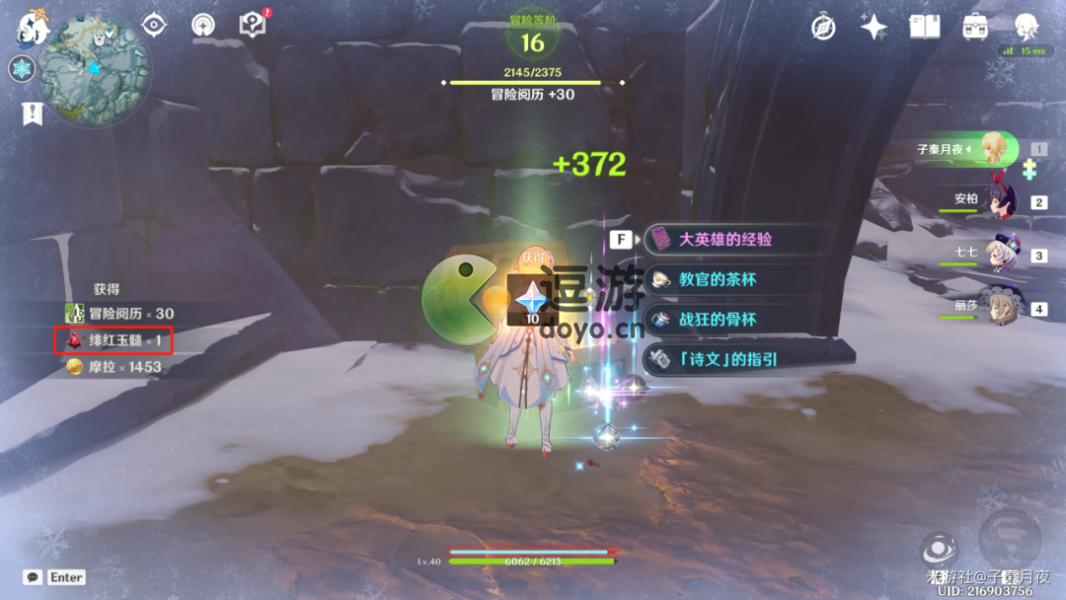Open the Wish star icon
1066x600 pixels.
(x=873, y=27)
